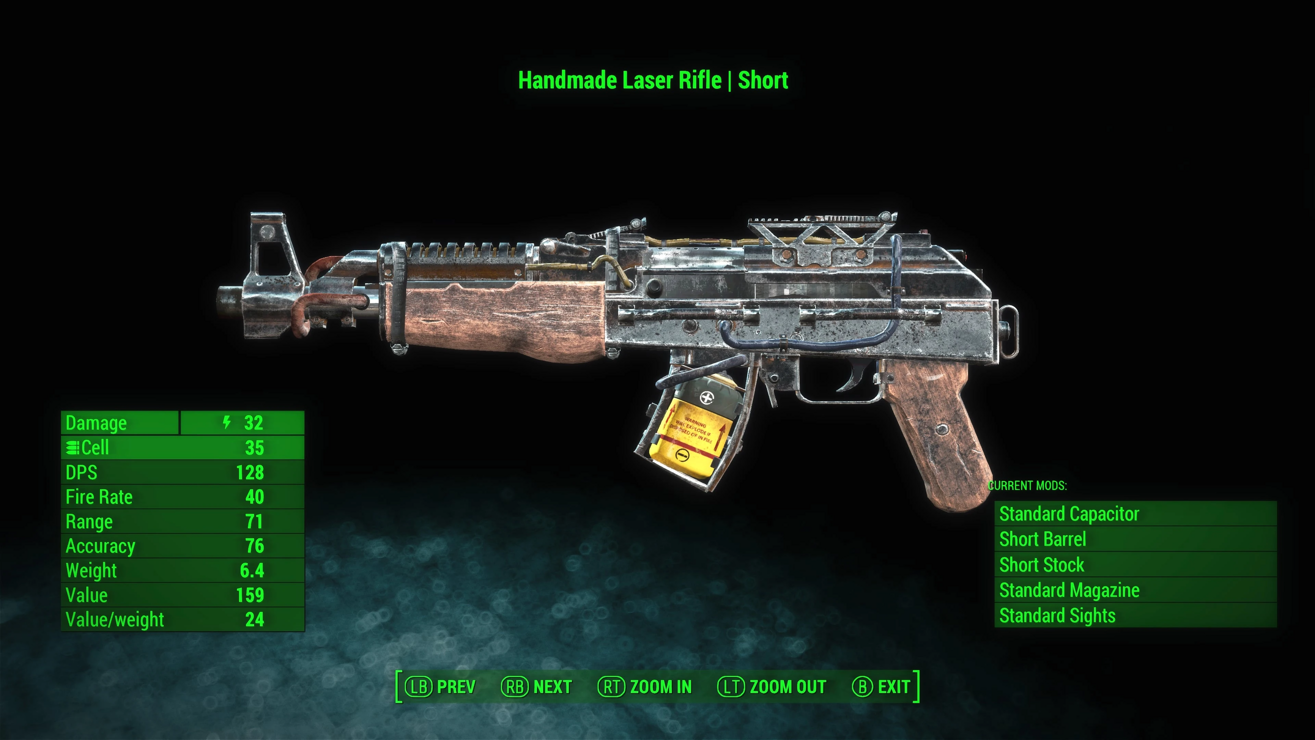
Task: Select the Standard Magazine mod entry
Action: point(1135,590)
